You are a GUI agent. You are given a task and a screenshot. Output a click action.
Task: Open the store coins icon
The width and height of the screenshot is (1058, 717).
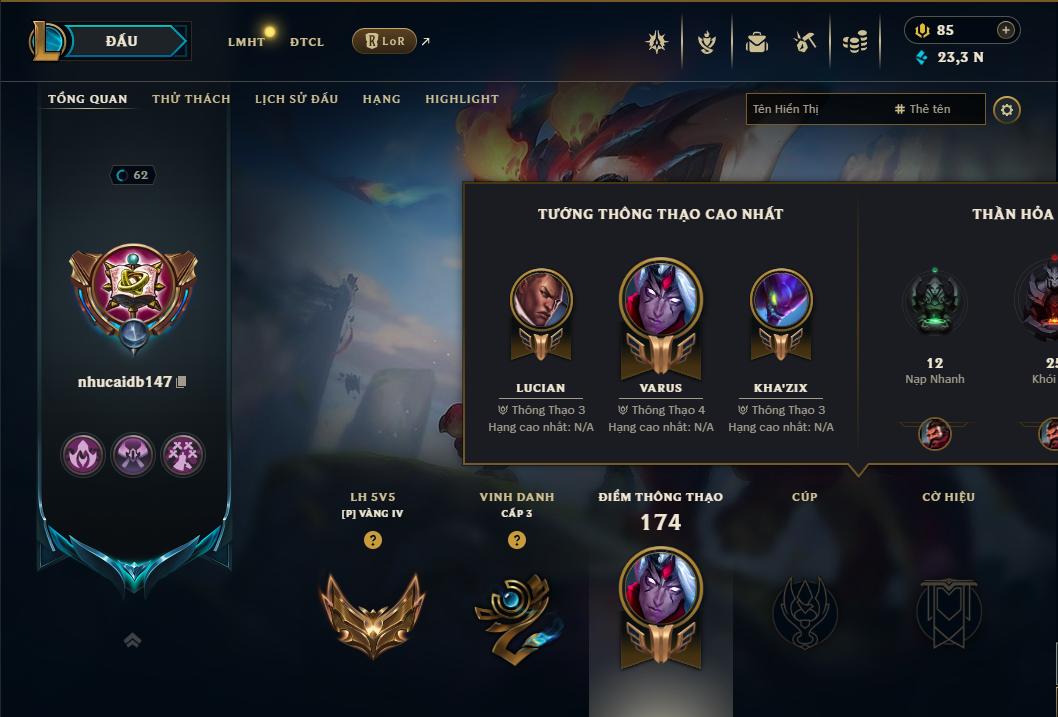(854, 42)
